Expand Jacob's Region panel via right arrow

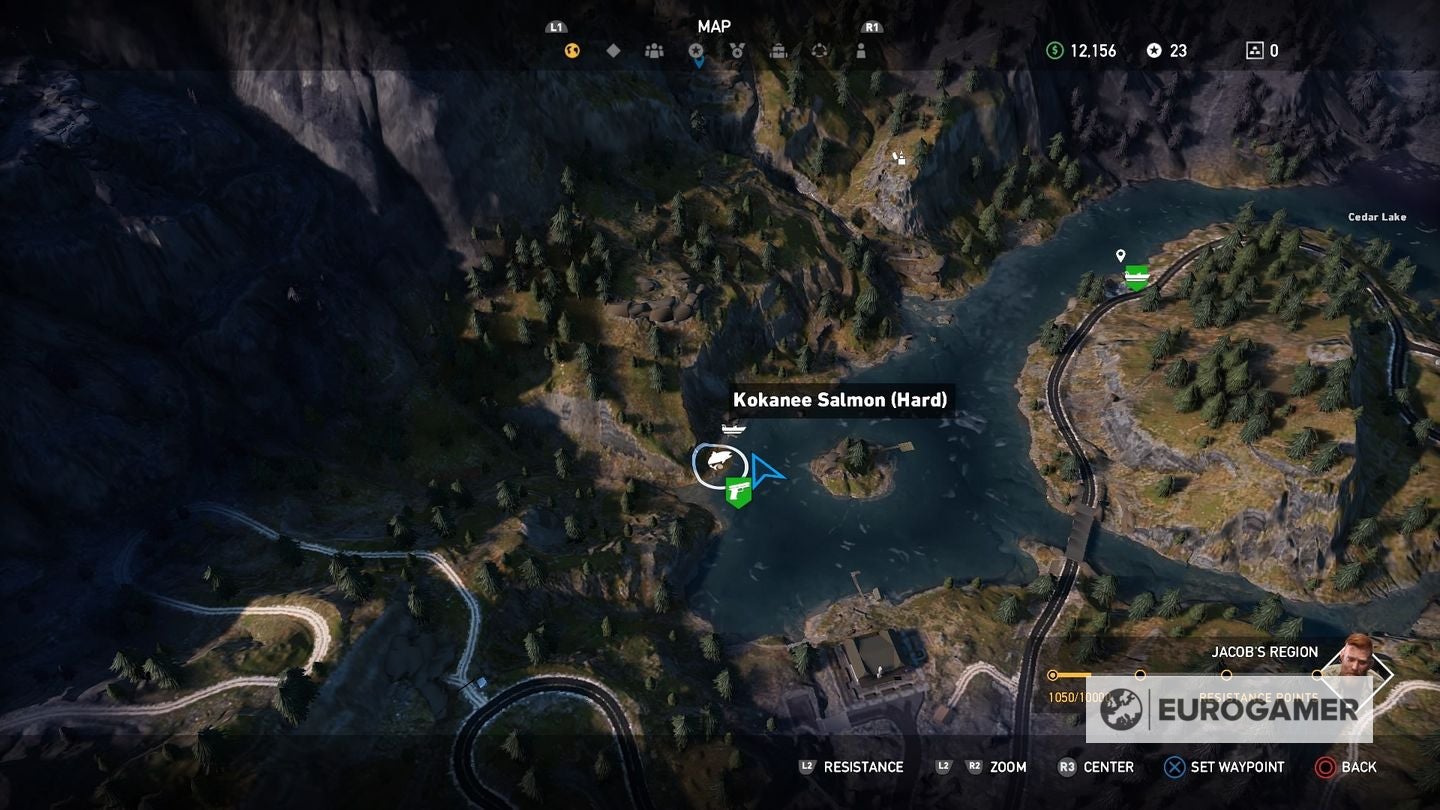(x=1392, y=675)
